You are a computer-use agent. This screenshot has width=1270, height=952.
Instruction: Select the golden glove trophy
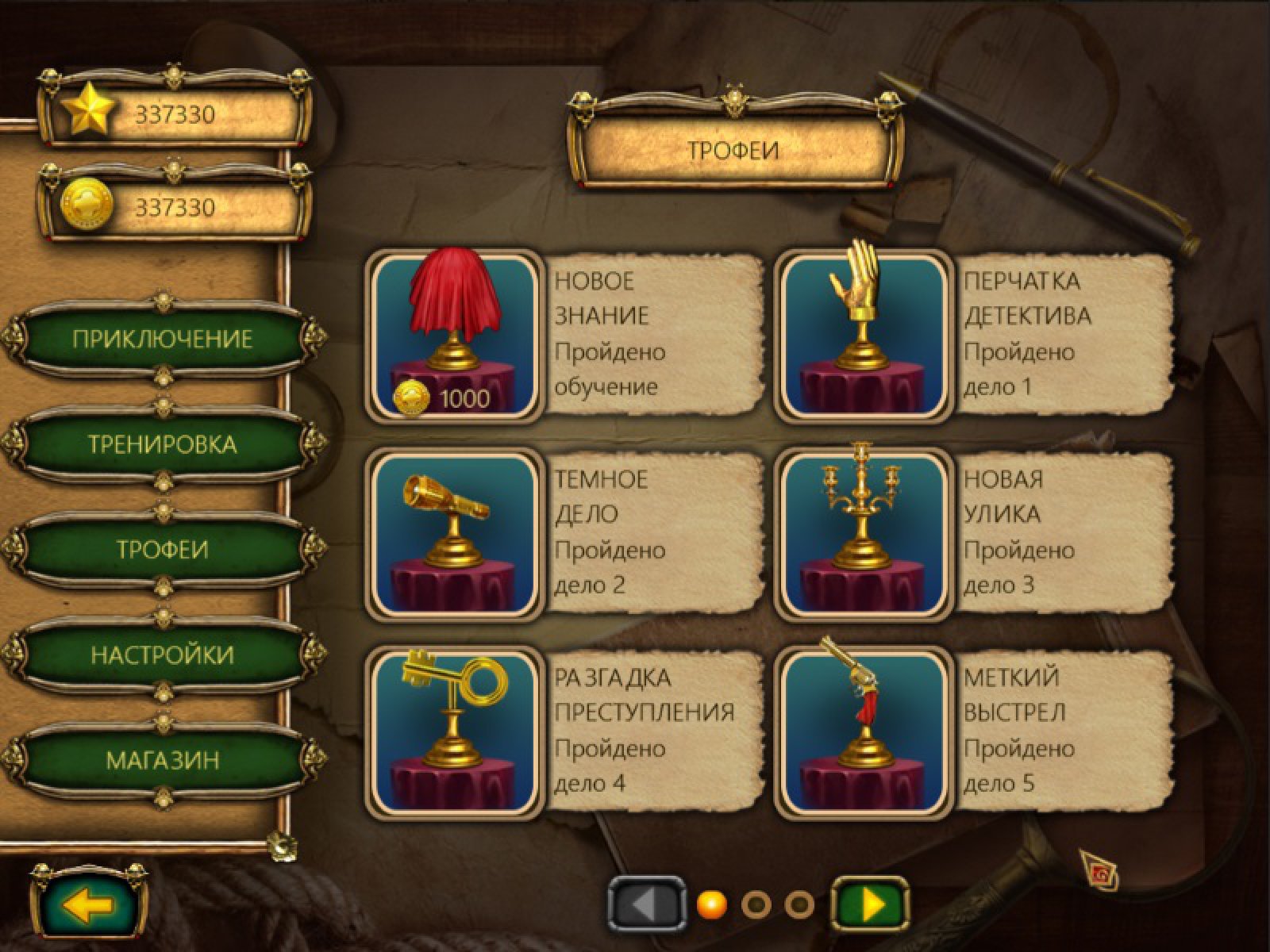[864, 337]
